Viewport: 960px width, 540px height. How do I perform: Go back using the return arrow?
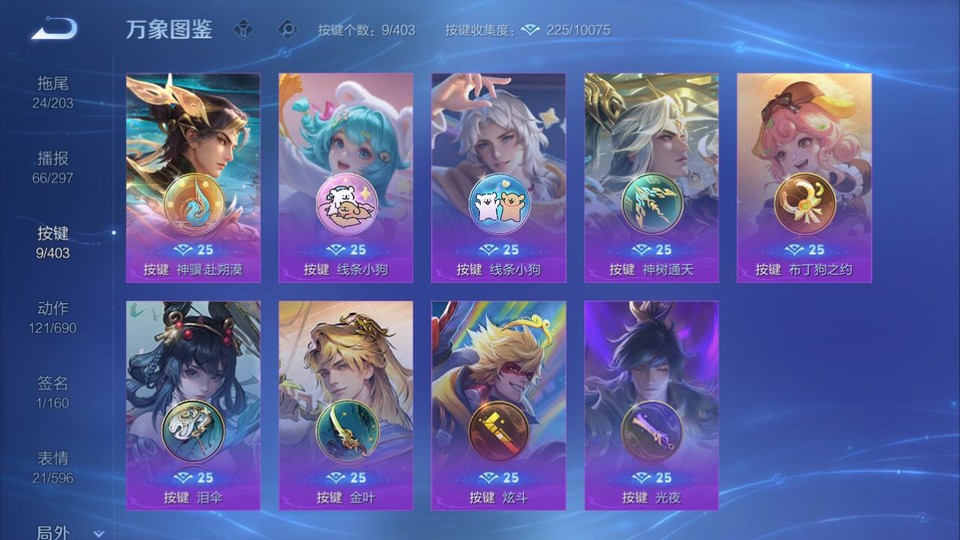tap(53, 28)
